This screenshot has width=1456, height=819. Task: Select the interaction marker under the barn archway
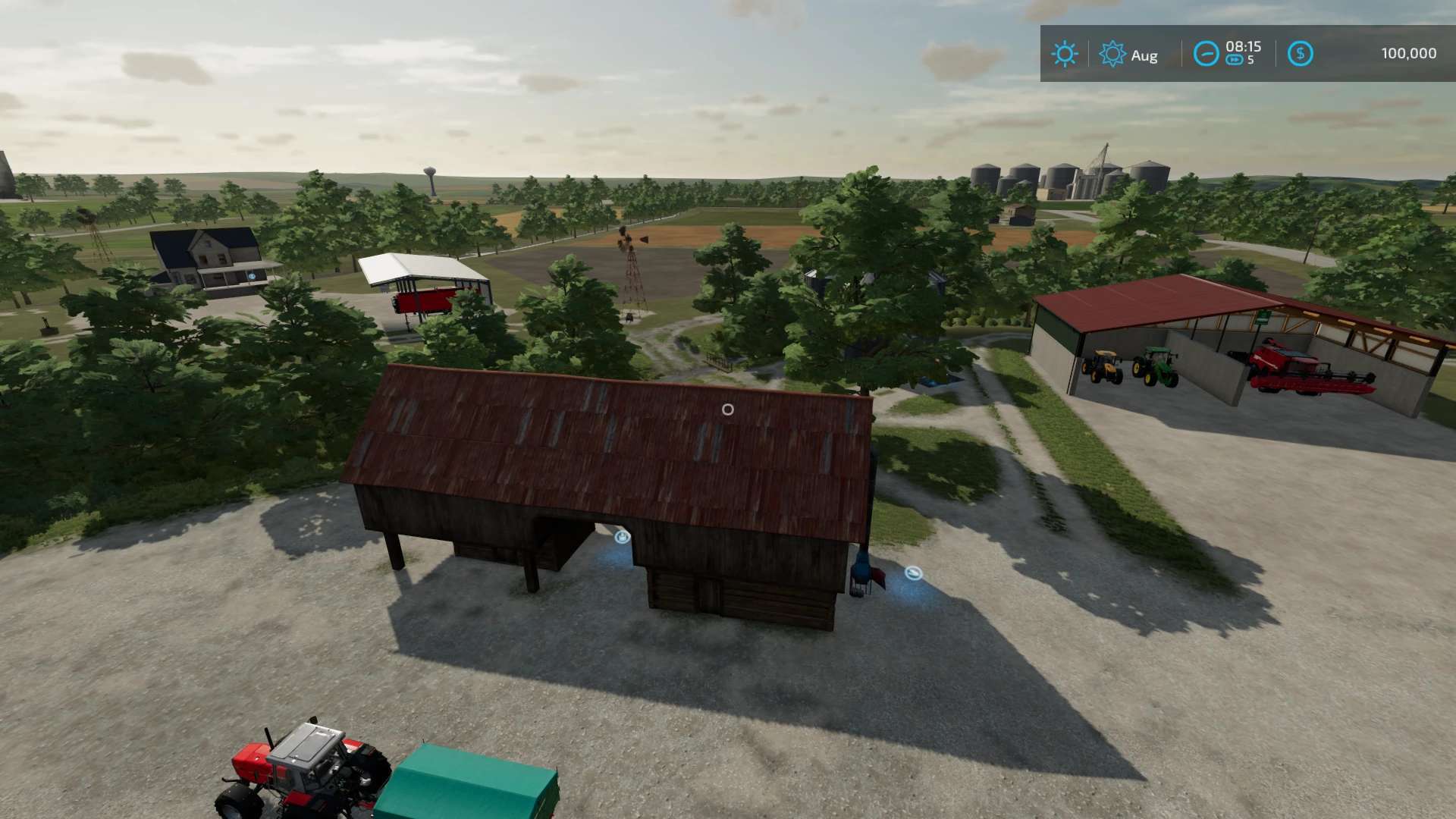[x=620, y=537]
